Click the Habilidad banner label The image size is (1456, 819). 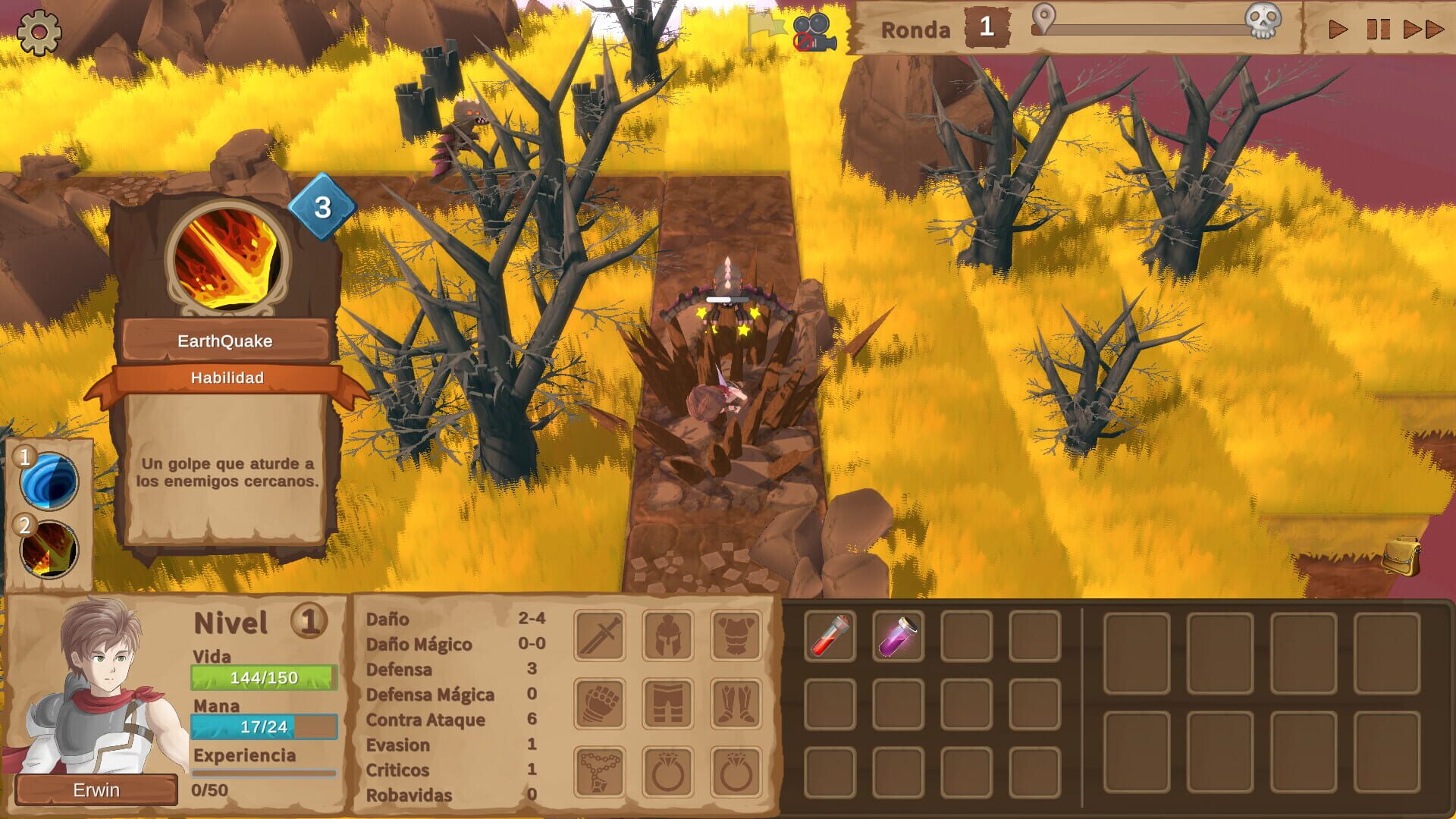pos(227,378)
